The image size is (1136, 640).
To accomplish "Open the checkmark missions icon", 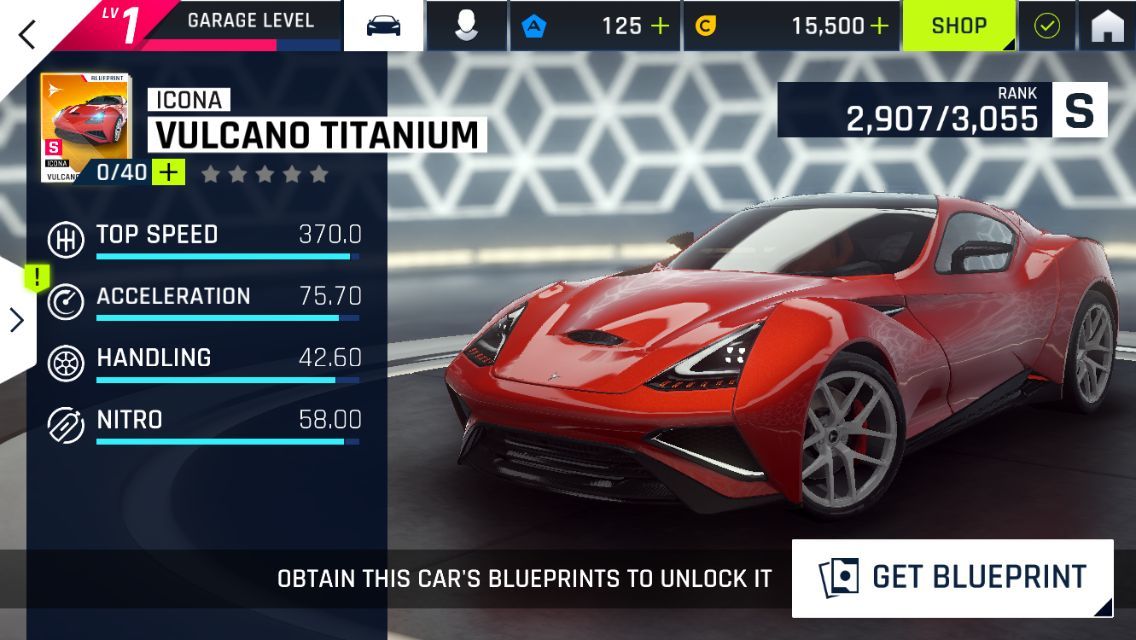I will pos(1047,26).
